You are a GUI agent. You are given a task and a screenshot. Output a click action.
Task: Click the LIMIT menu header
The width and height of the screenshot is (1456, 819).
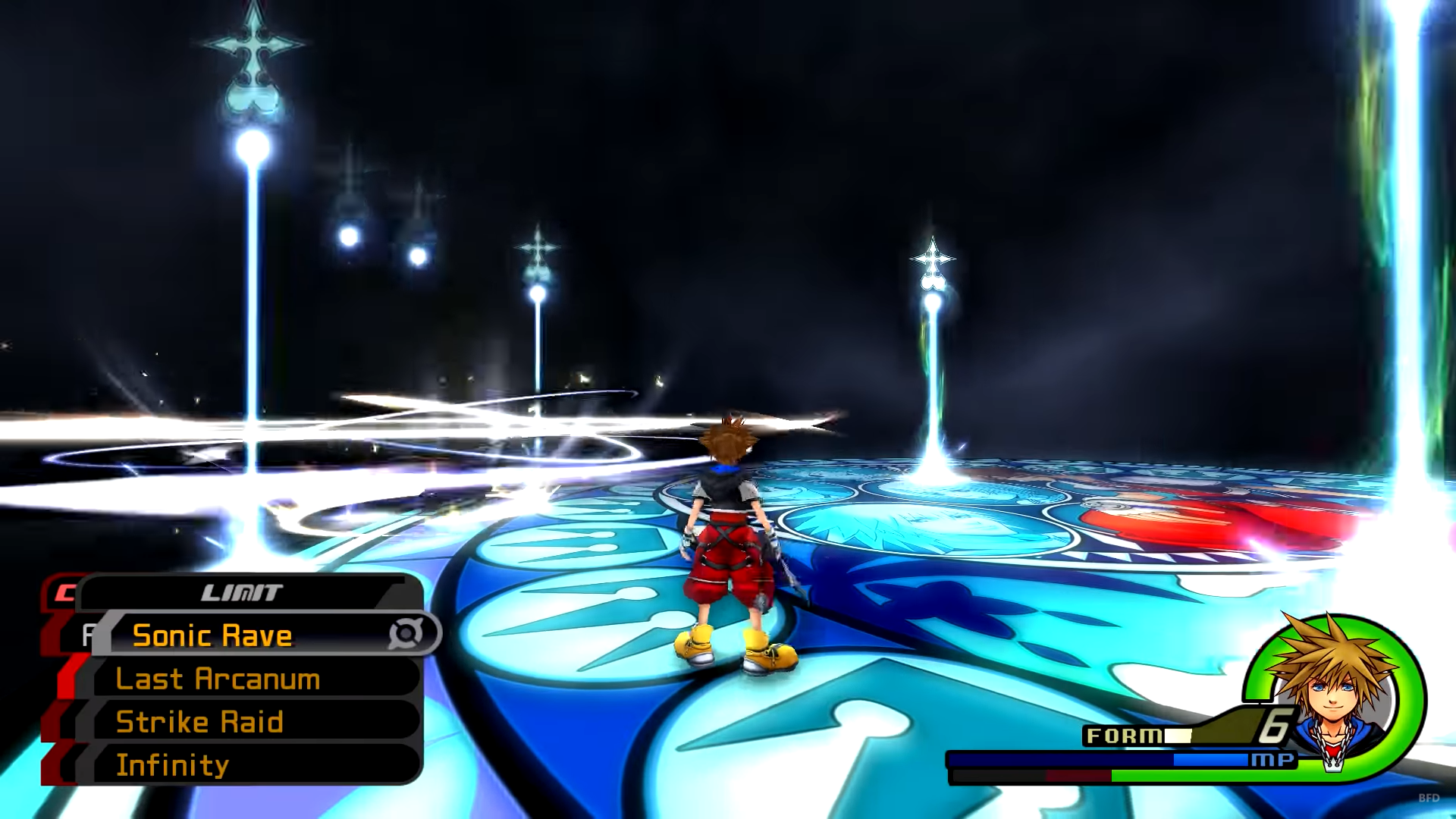point(243,592)
